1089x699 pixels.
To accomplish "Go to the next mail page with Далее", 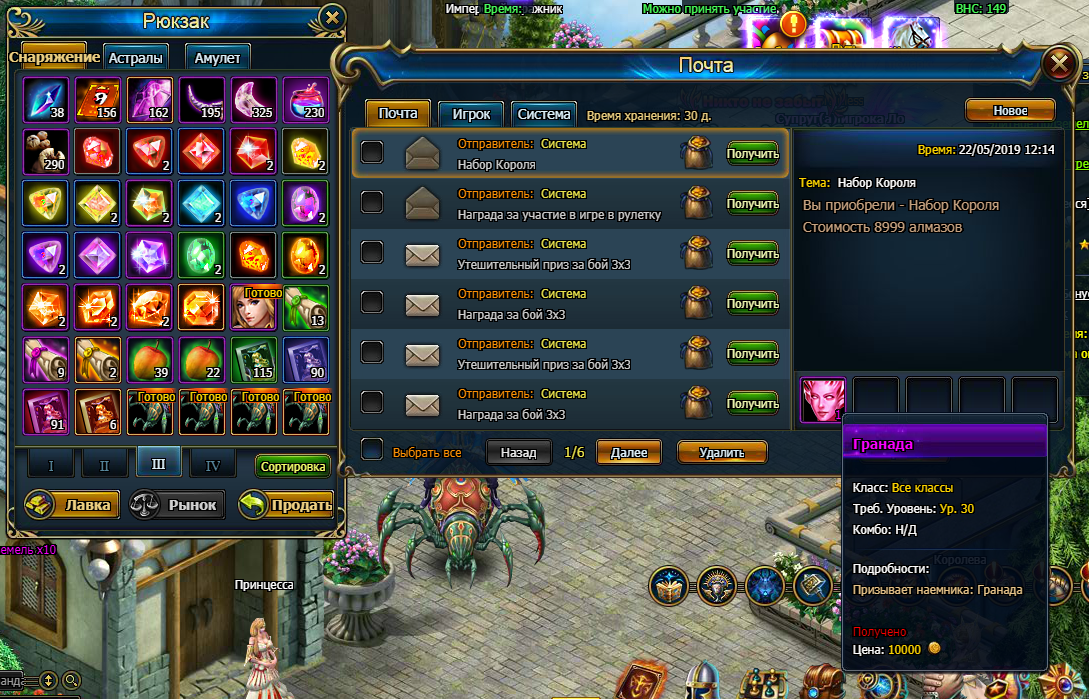I will click(630, 452).
